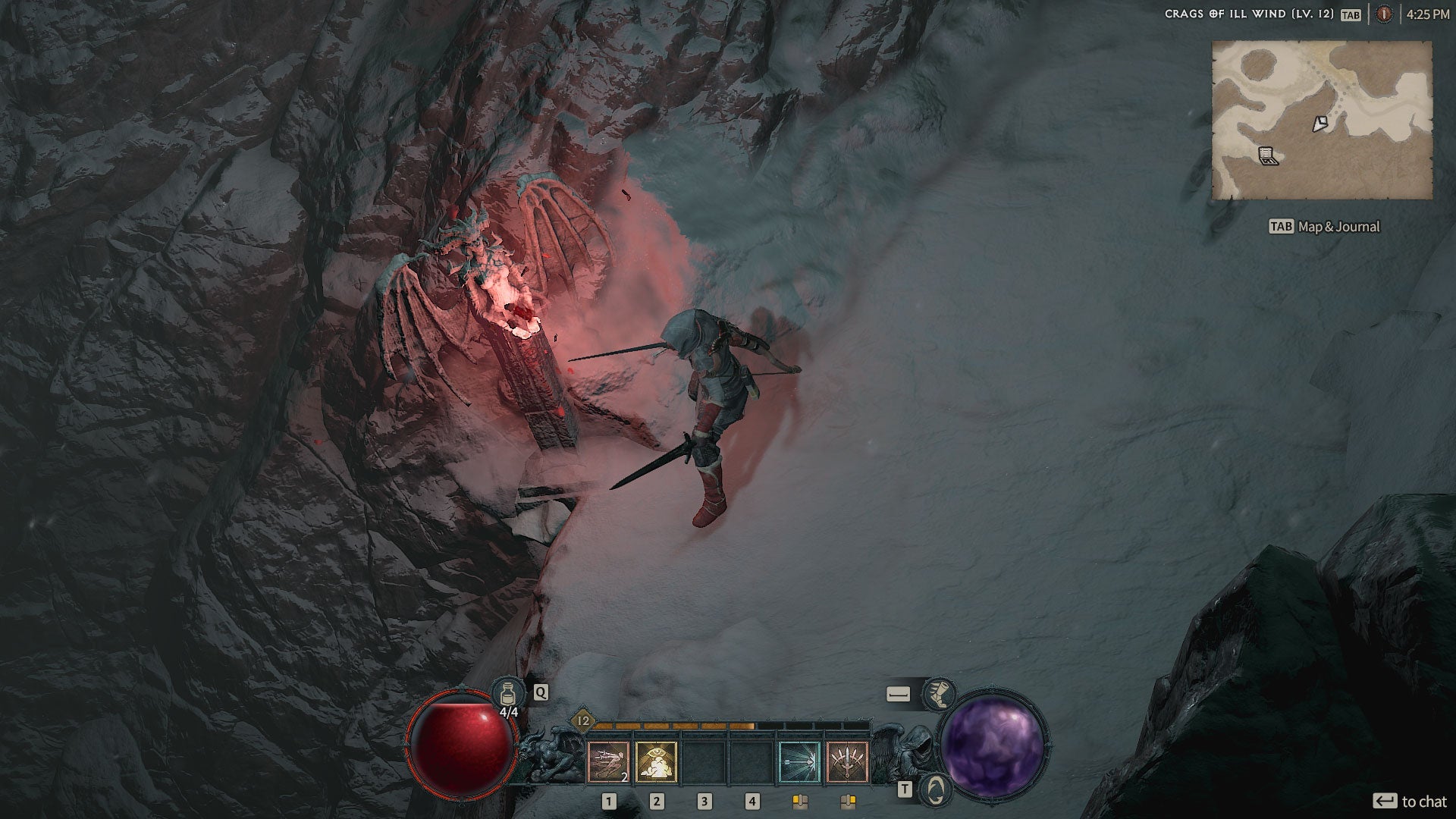Image resolution: width=1456 pixels, height=819 pixels.
Task: Click the town portal swirl icon
Action: [936, 789]
